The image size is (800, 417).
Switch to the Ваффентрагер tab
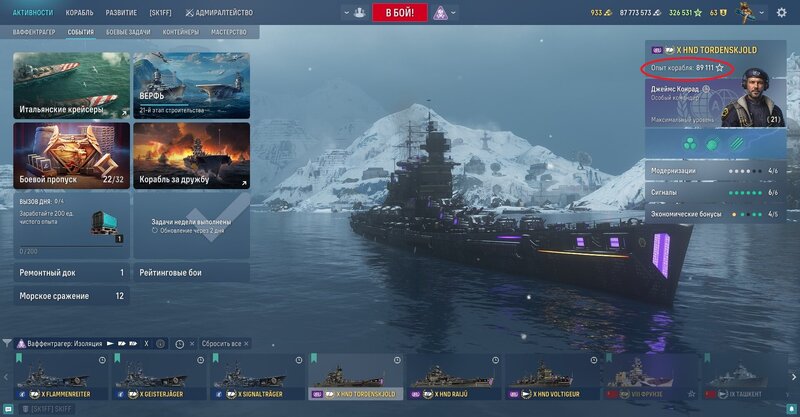33,32
